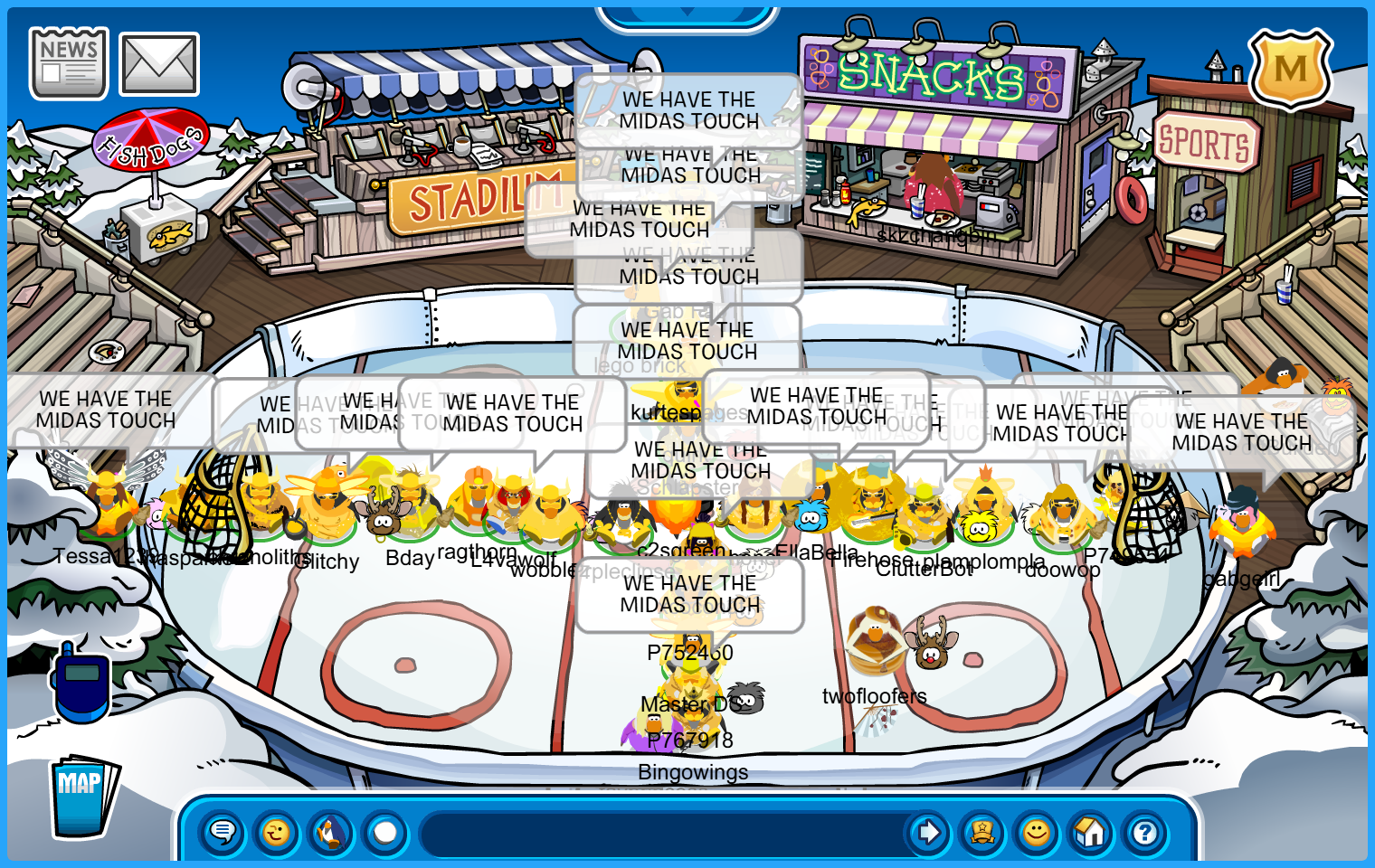Open the Club Penguin Times newspaper
The height and width of the screenshot is (868, 1375).
(x=69, y=63)
